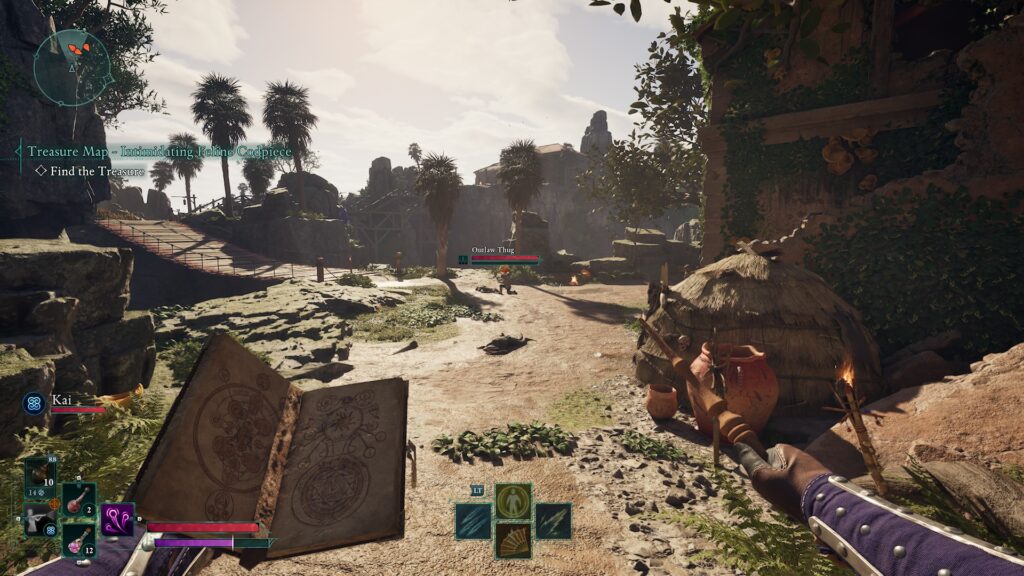This screenshot has width=1024, height=576.
Task: Activate the folding fan ability
Action: tap(513, 541)
